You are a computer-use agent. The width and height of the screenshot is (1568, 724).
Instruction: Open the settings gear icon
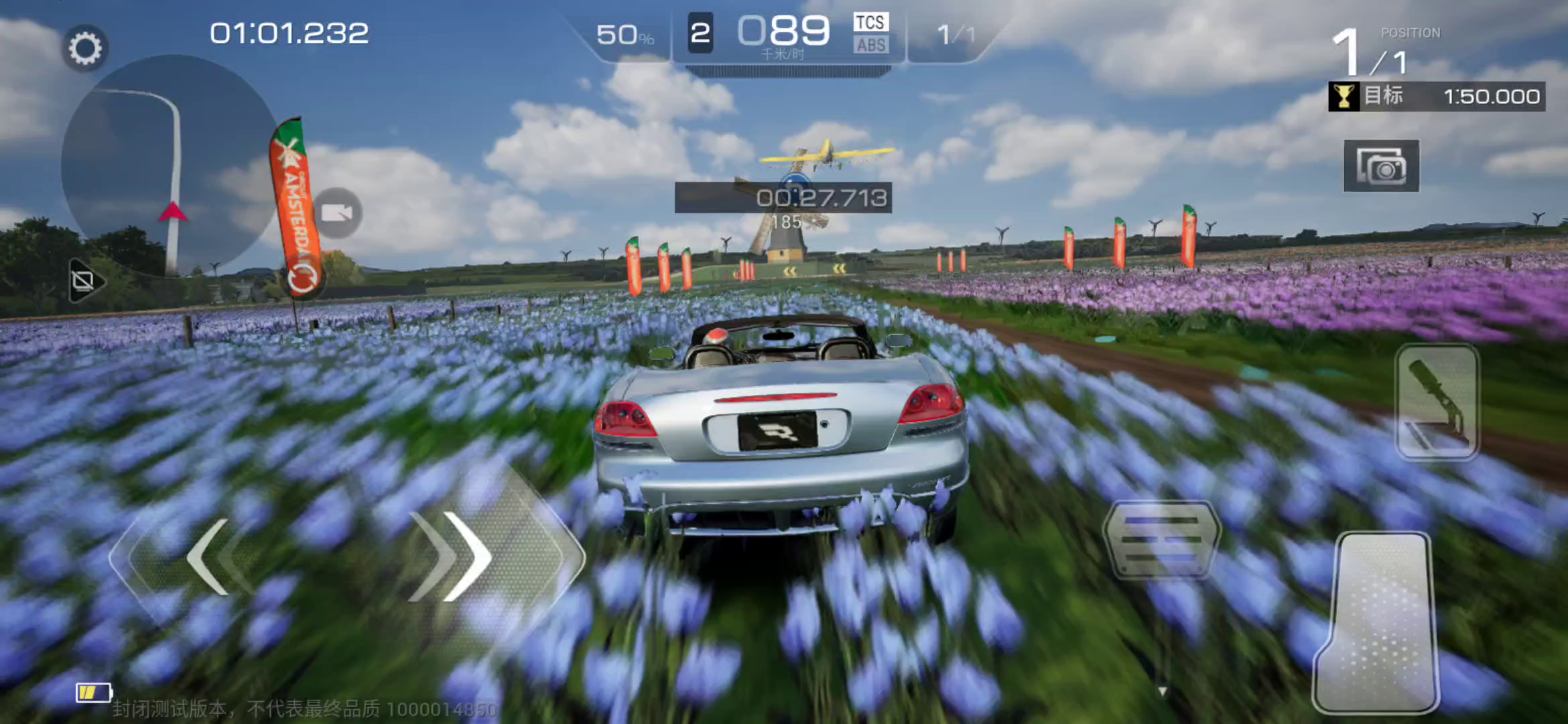(x=85, y=48)
